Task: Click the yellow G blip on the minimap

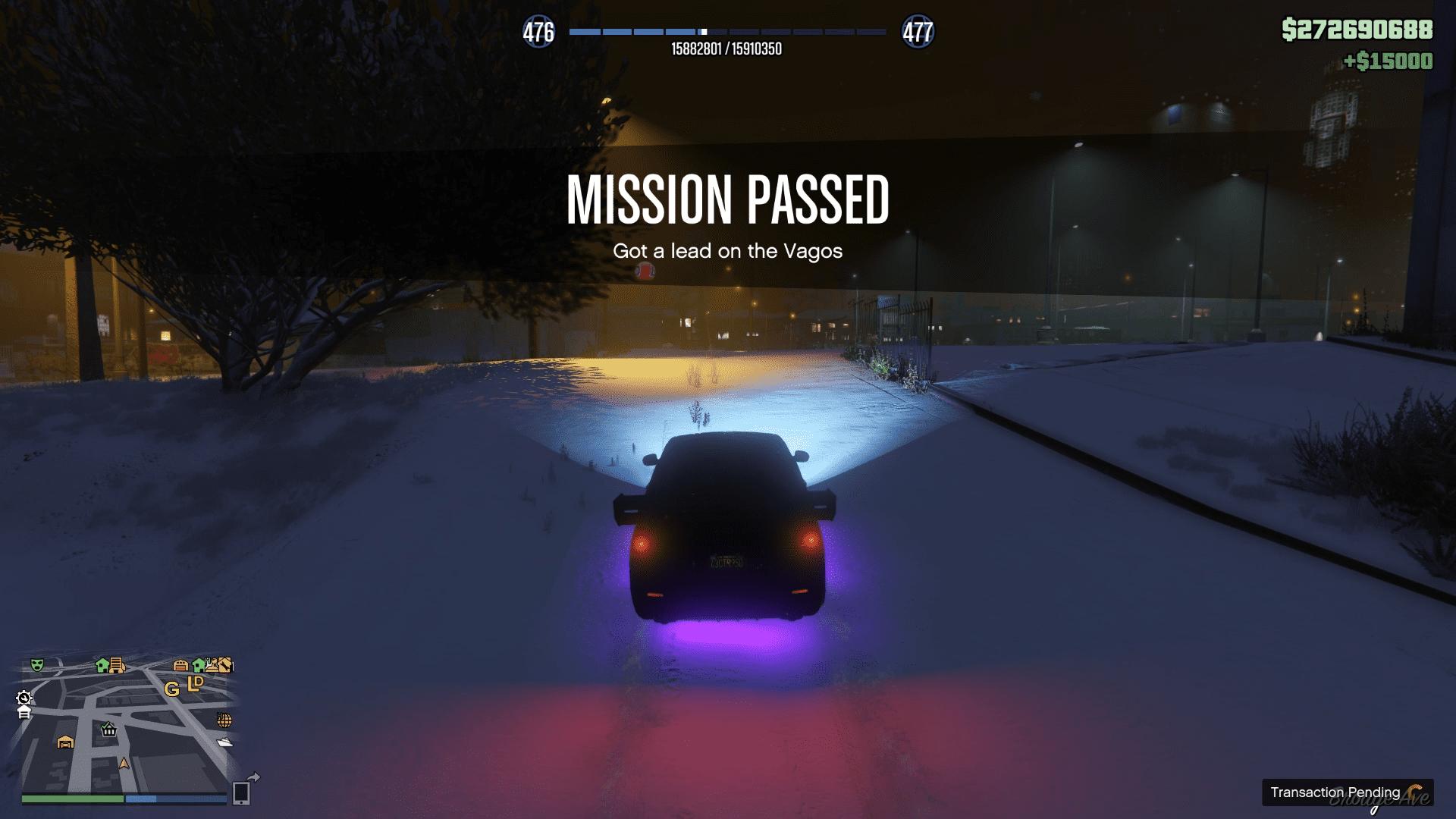Action: pyautogui.click(x=172, y=689)
